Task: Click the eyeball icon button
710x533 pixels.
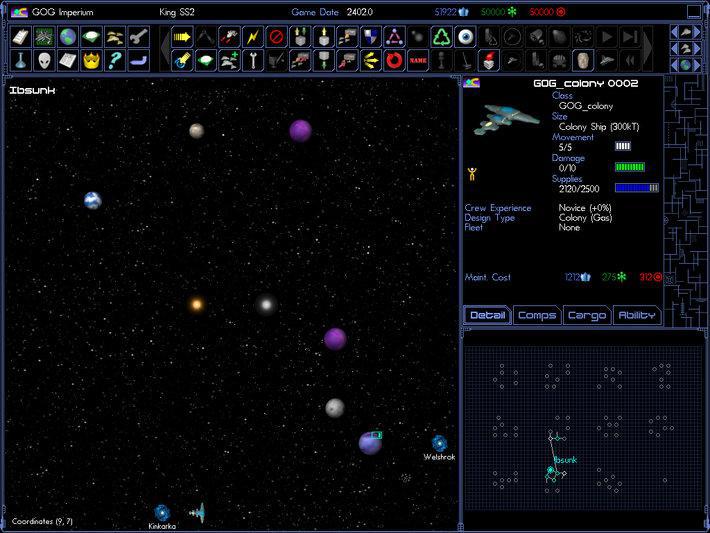Action: [x=466, y=38]
